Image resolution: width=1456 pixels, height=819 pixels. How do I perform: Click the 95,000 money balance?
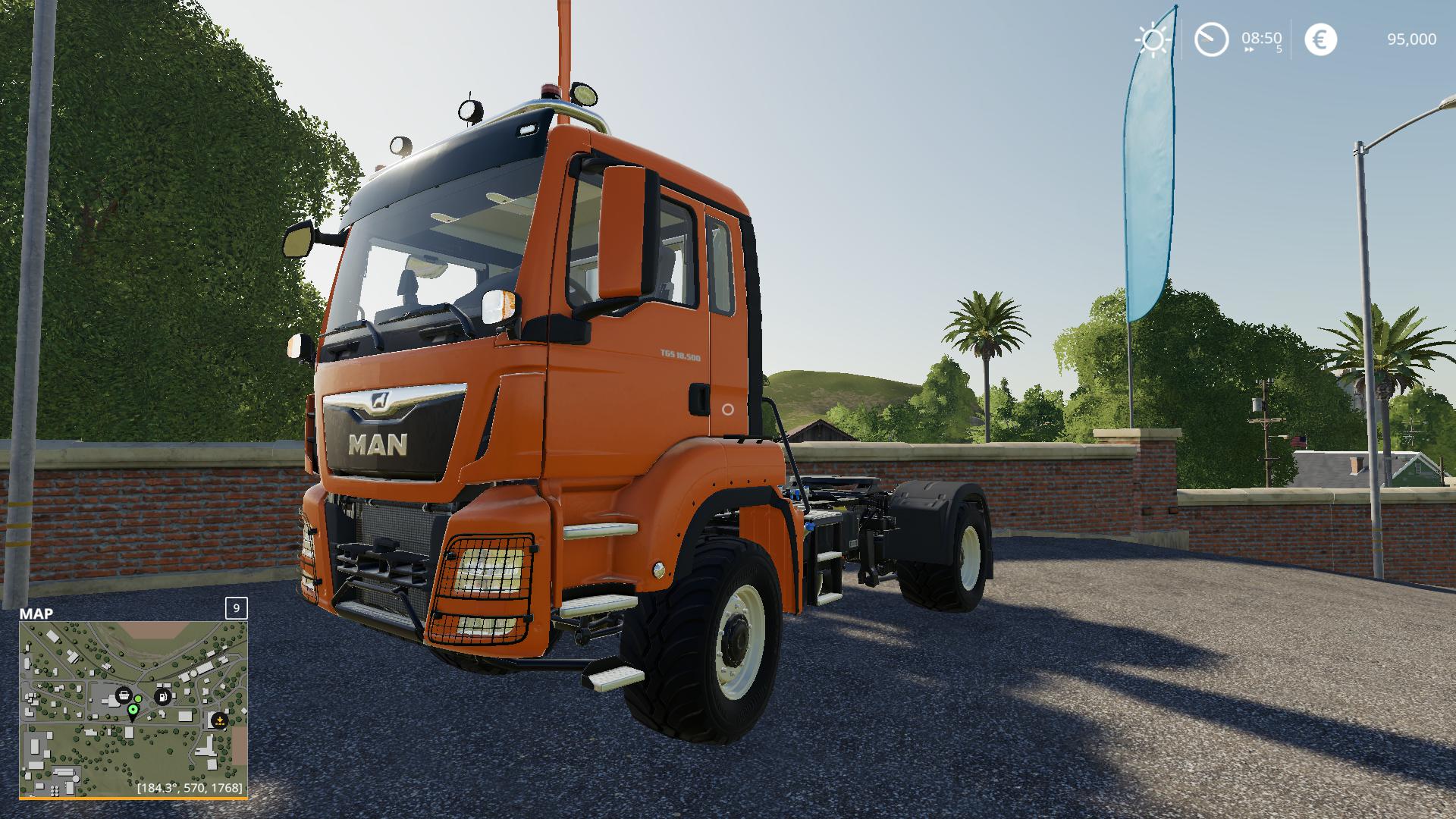click(1410, 38)
